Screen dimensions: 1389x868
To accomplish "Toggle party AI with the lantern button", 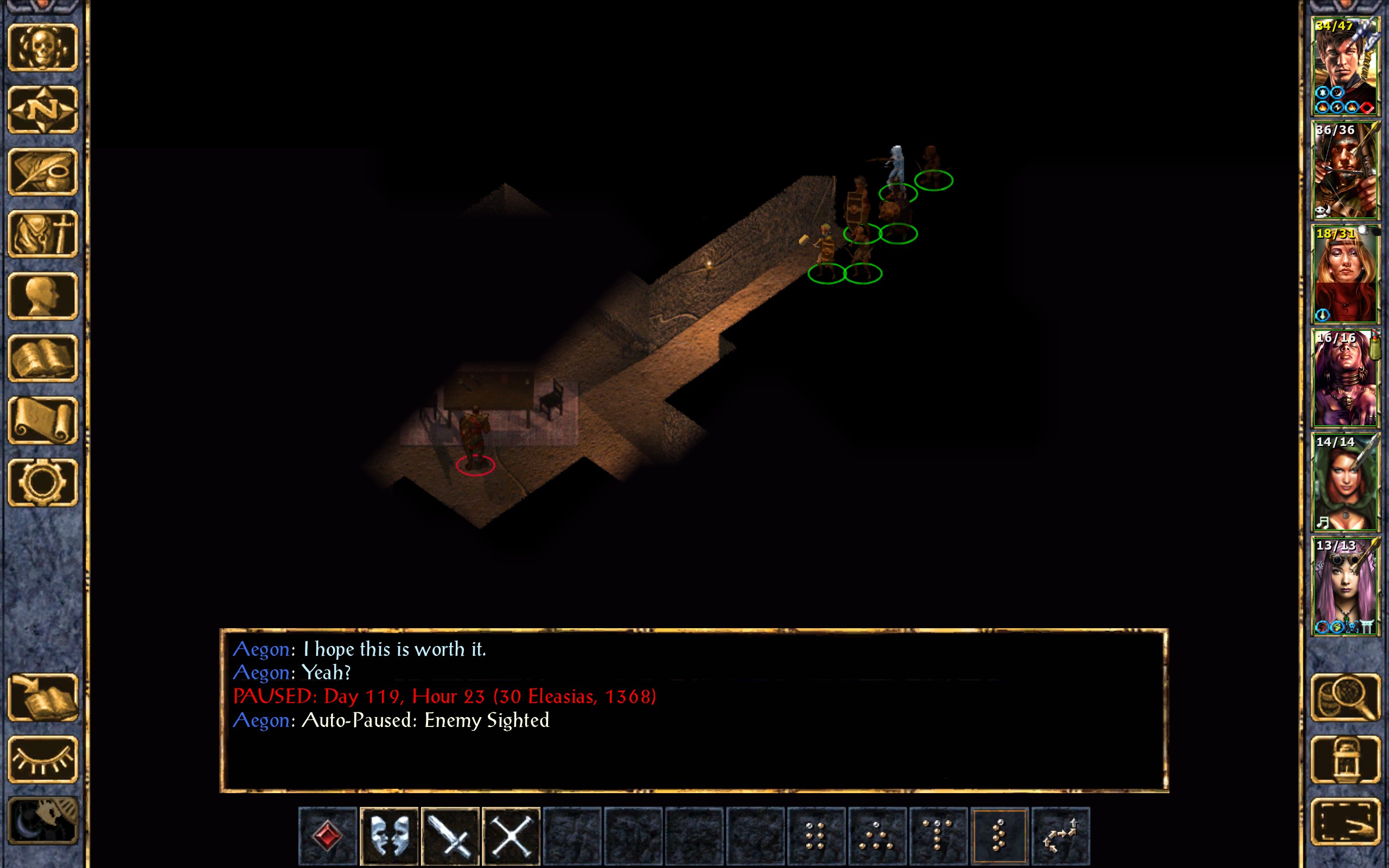I will click(x=1345, y=759).
